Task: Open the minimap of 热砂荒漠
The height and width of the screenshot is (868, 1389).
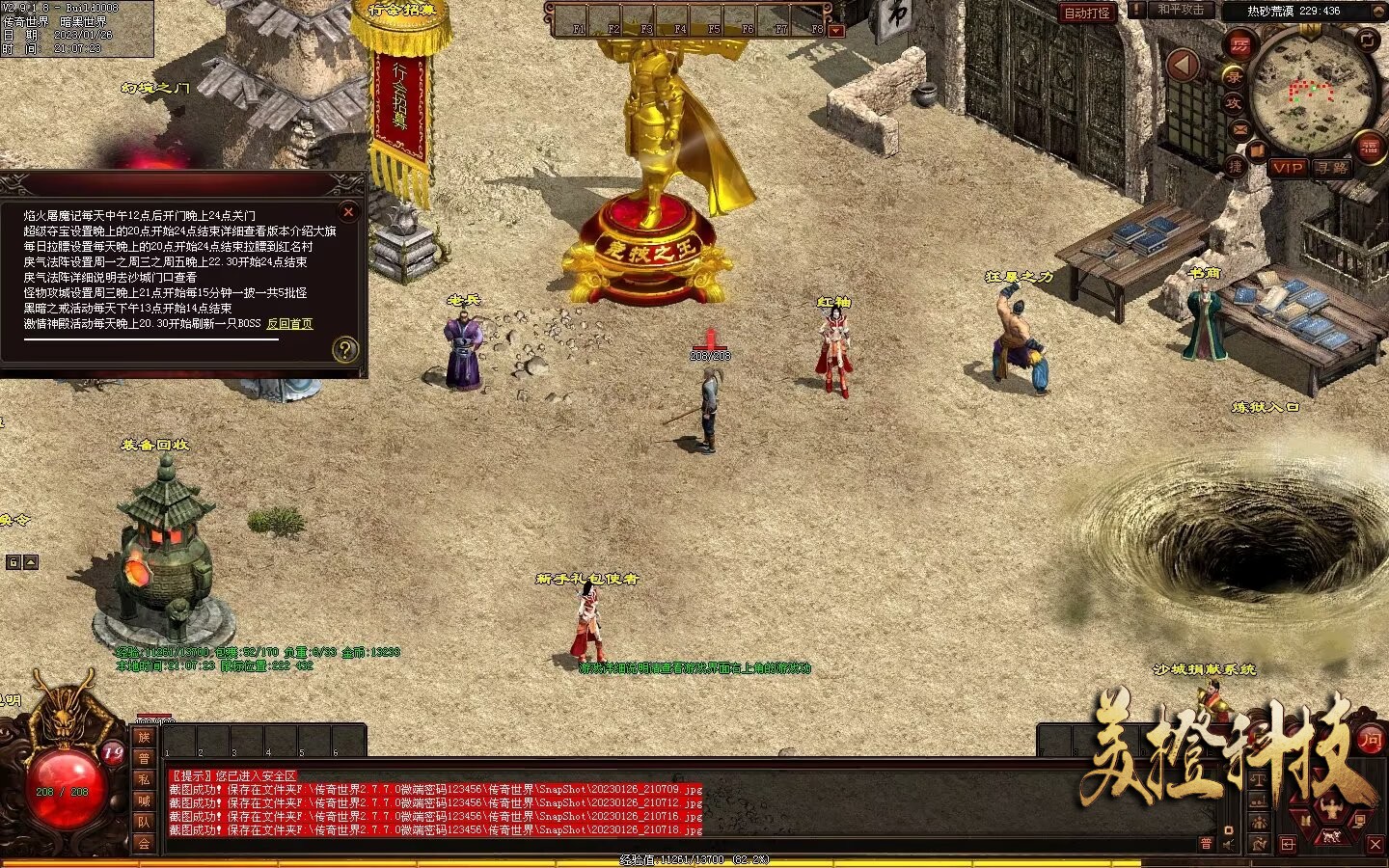Action: [x=1310, y=90]
